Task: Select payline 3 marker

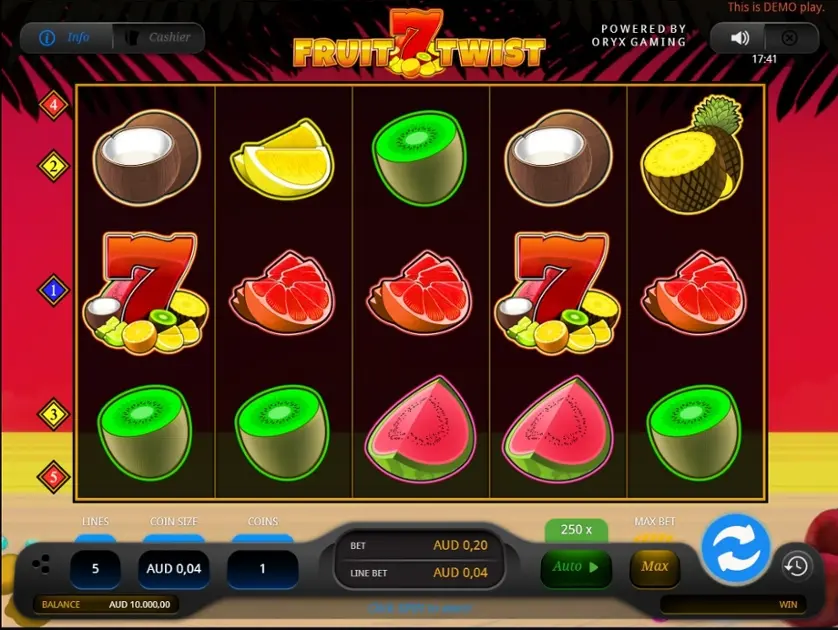Action: click(x=53, y=414)
